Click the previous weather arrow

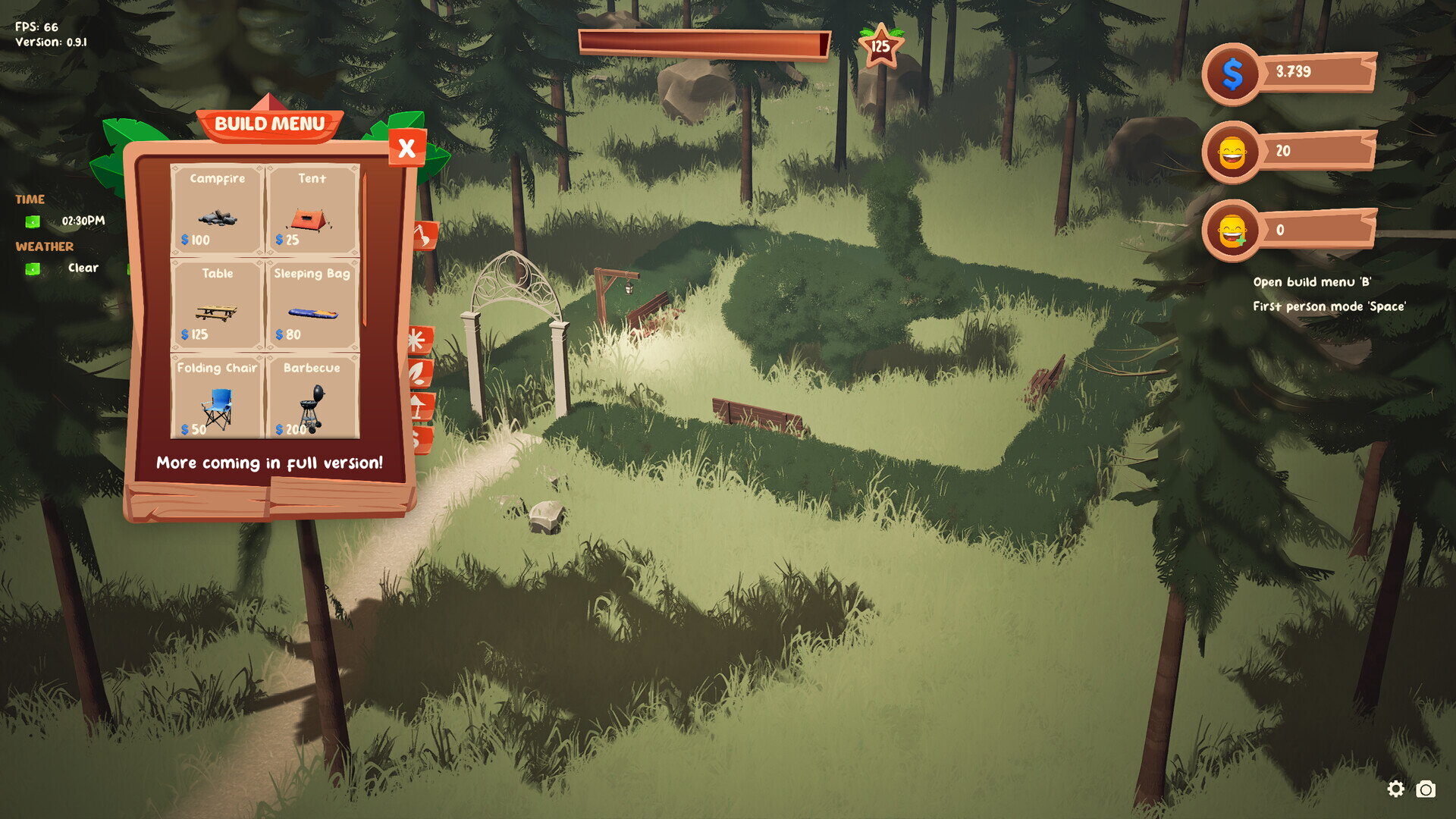click(x=33, y=268)
